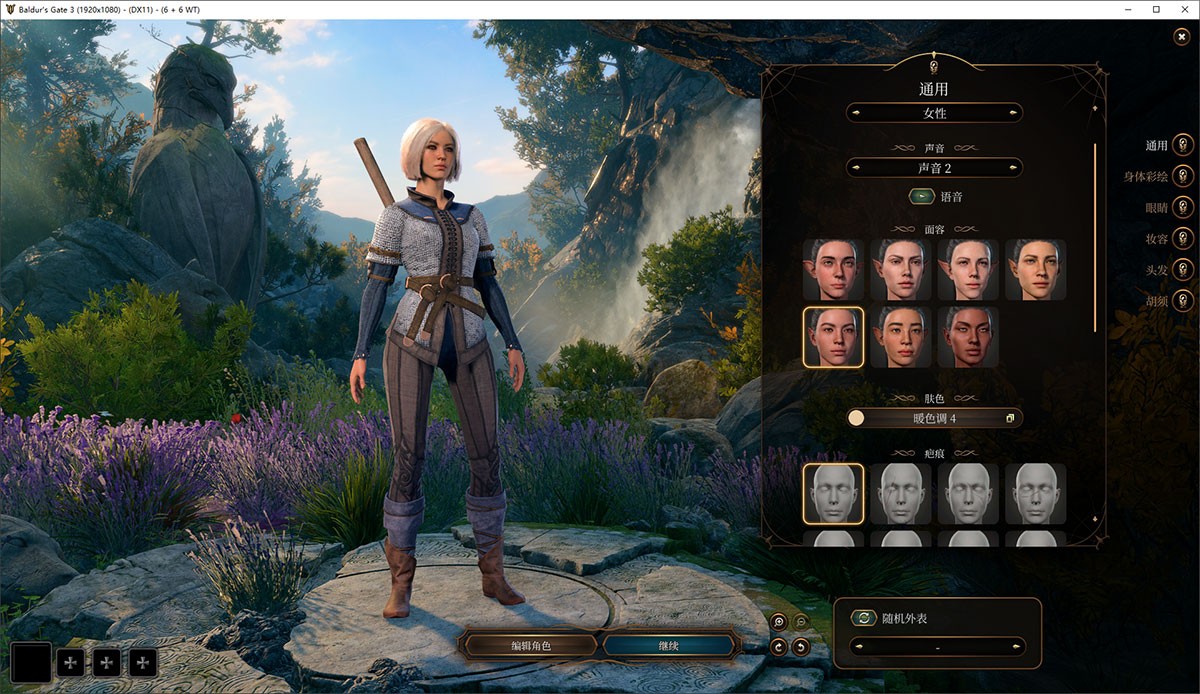Image resolution: width=1200 pixels, height=694 pixels.
Task: Zoom in on the character
Action: click(779, 622)
